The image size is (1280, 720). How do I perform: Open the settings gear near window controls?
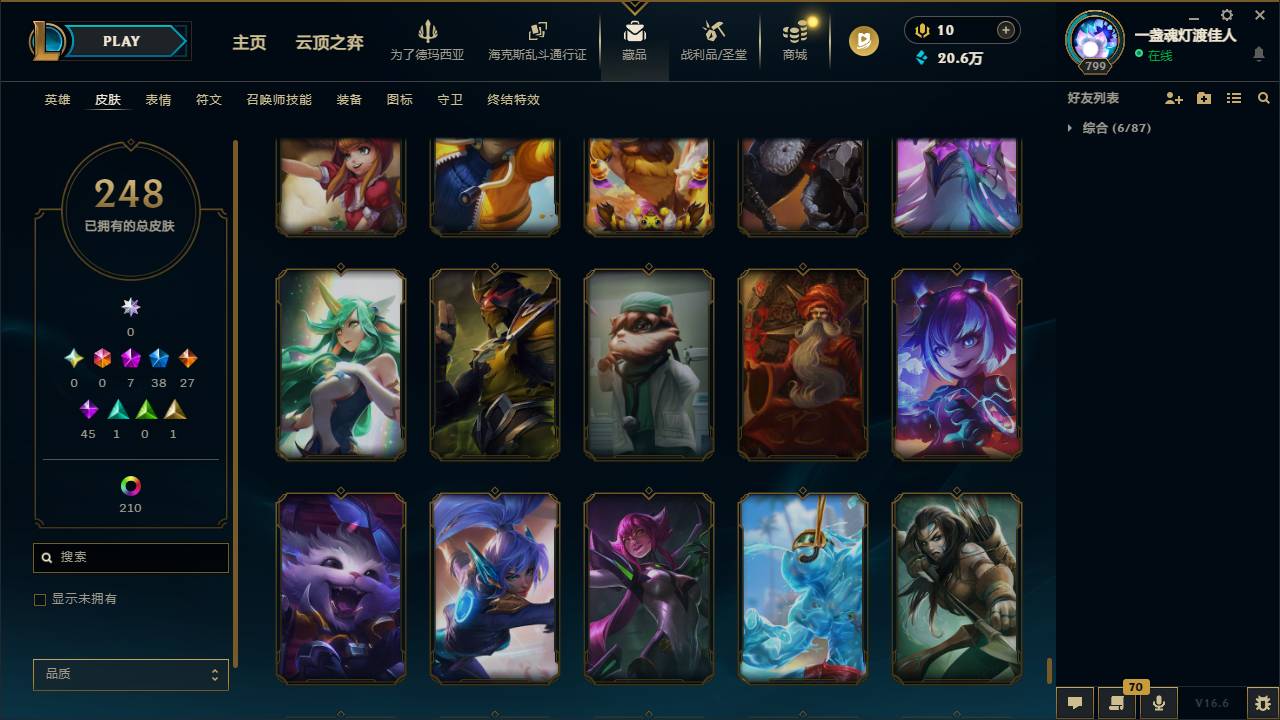coord(1225,15)
